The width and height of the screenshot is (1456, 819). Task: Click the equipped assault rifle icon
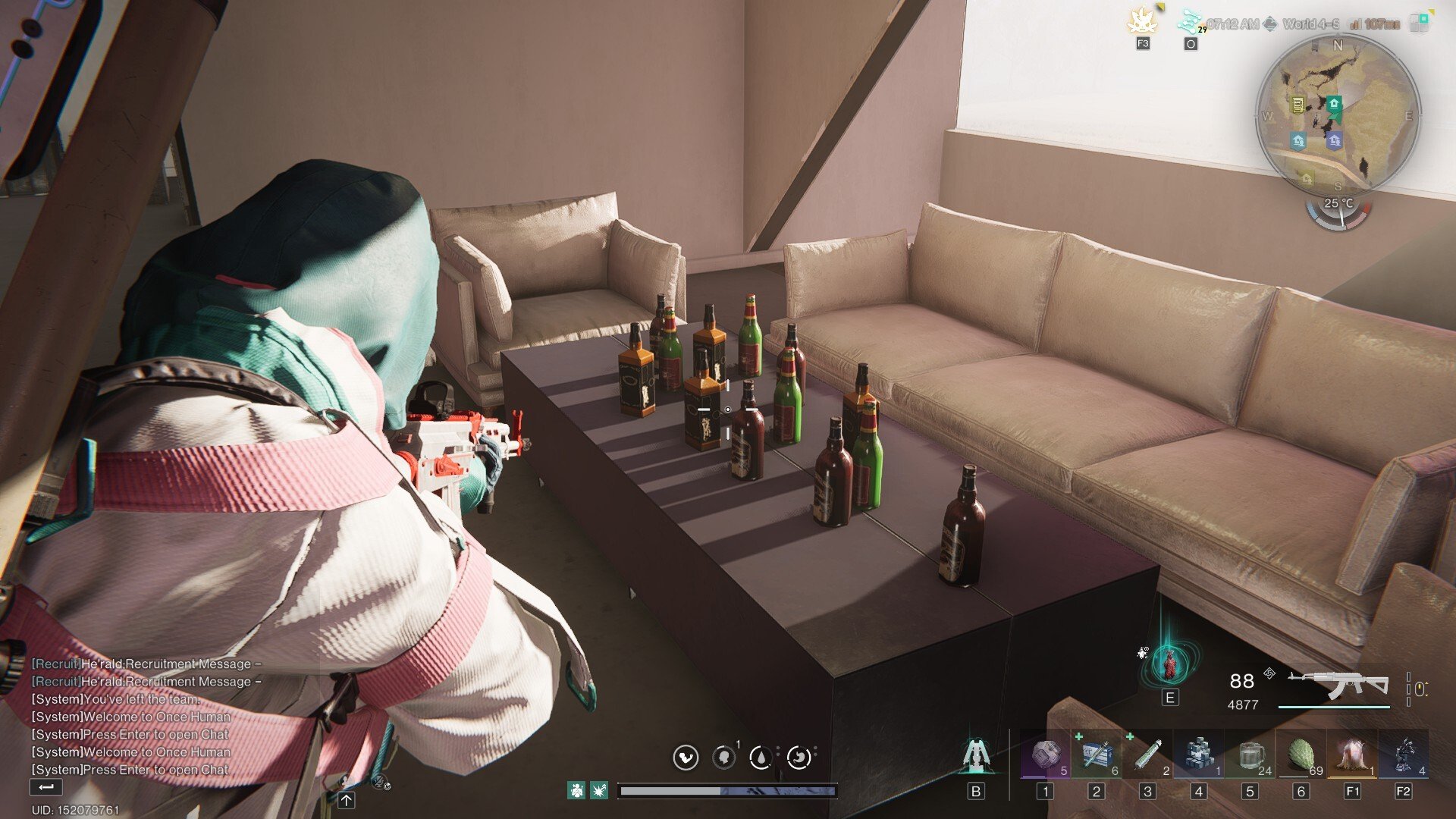click(x=1338, y=685)
